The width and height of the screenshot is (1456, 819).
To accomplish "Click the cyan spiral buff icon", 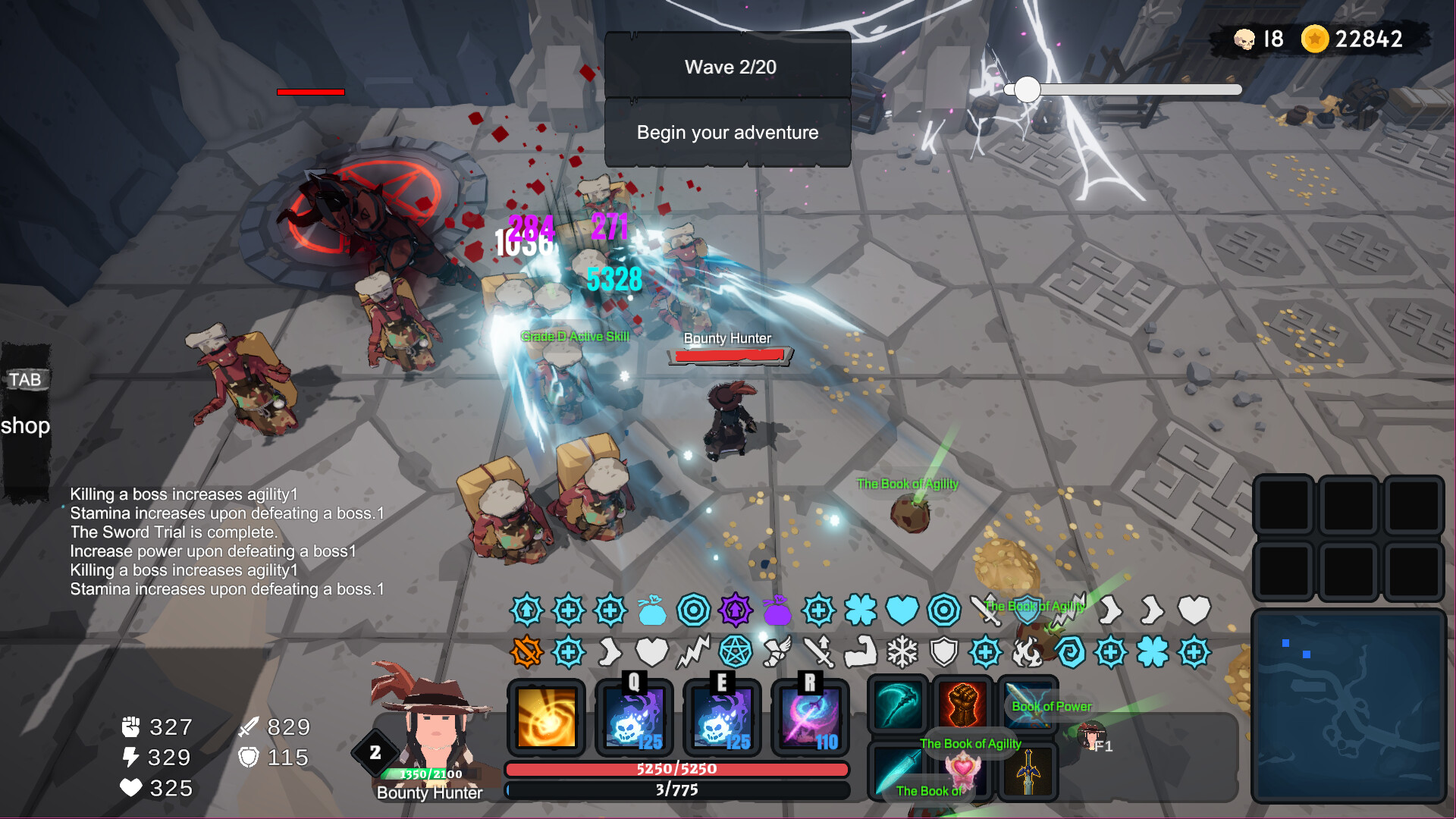I will coord(1069,652).
